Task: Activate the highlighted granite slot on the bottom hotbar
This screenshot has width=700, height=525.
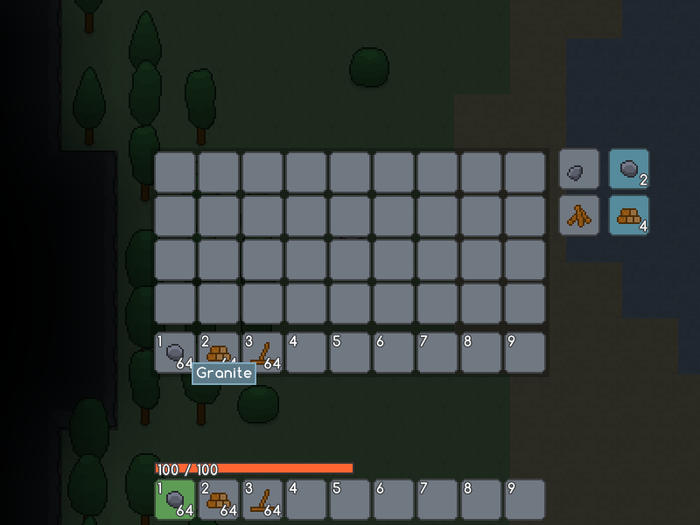Action: [x=175, y=499]
